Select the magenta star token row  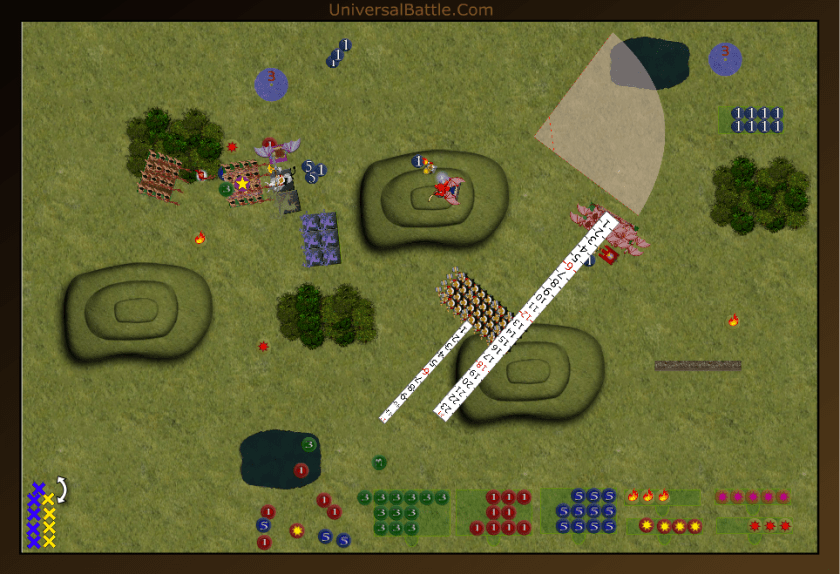752,496
